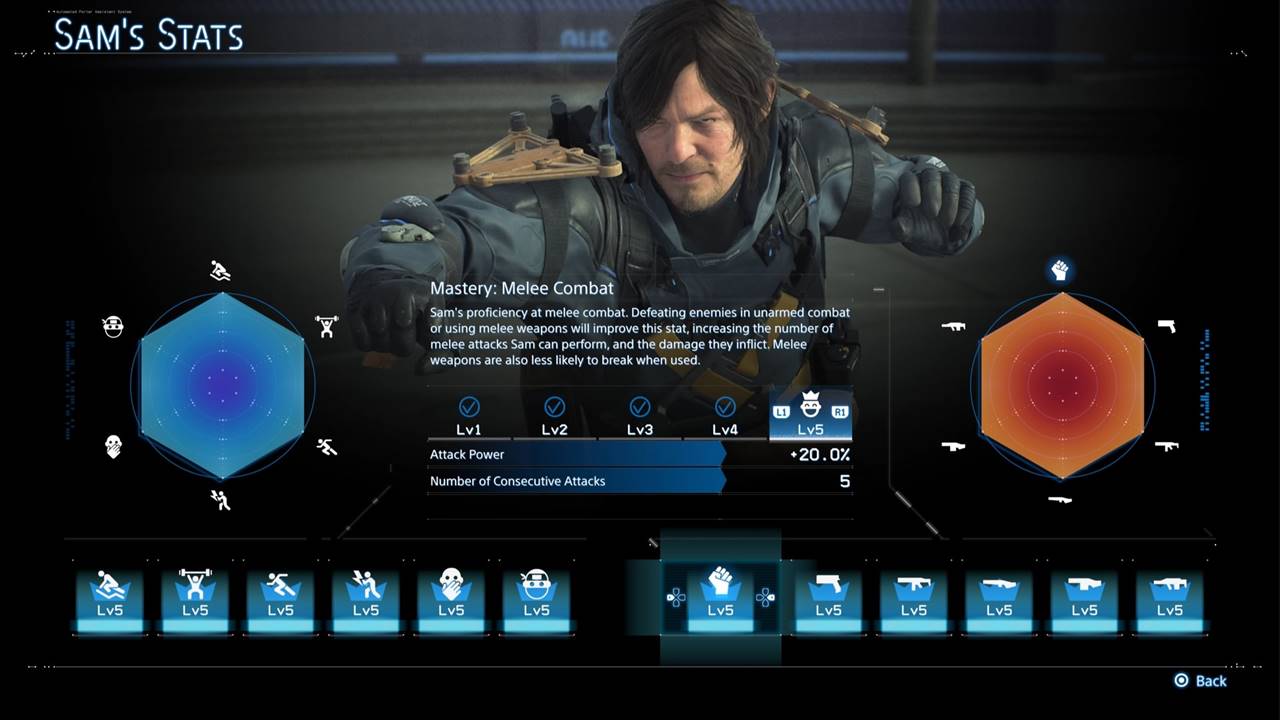Select the Lv1 mastery level tab
This screenshot has height=720, width=1280.
[x=469, y=416]
